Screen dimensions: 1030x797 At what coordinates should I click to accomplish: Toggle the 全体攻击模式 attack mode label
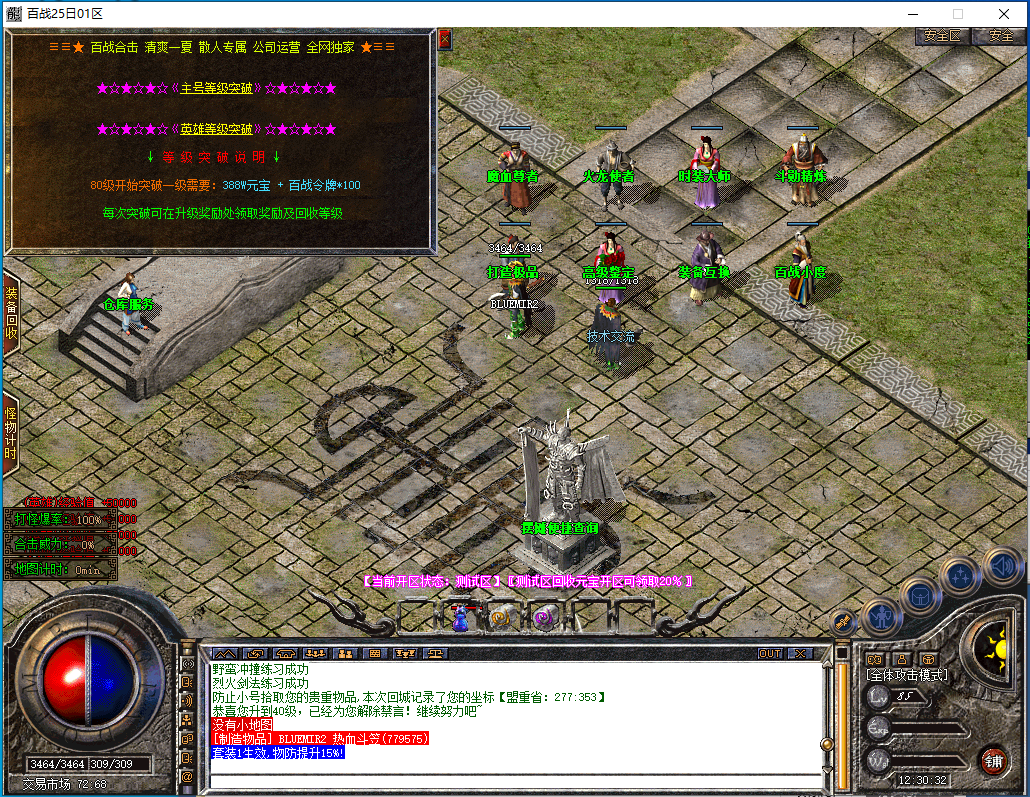click(x=906, y=675)
